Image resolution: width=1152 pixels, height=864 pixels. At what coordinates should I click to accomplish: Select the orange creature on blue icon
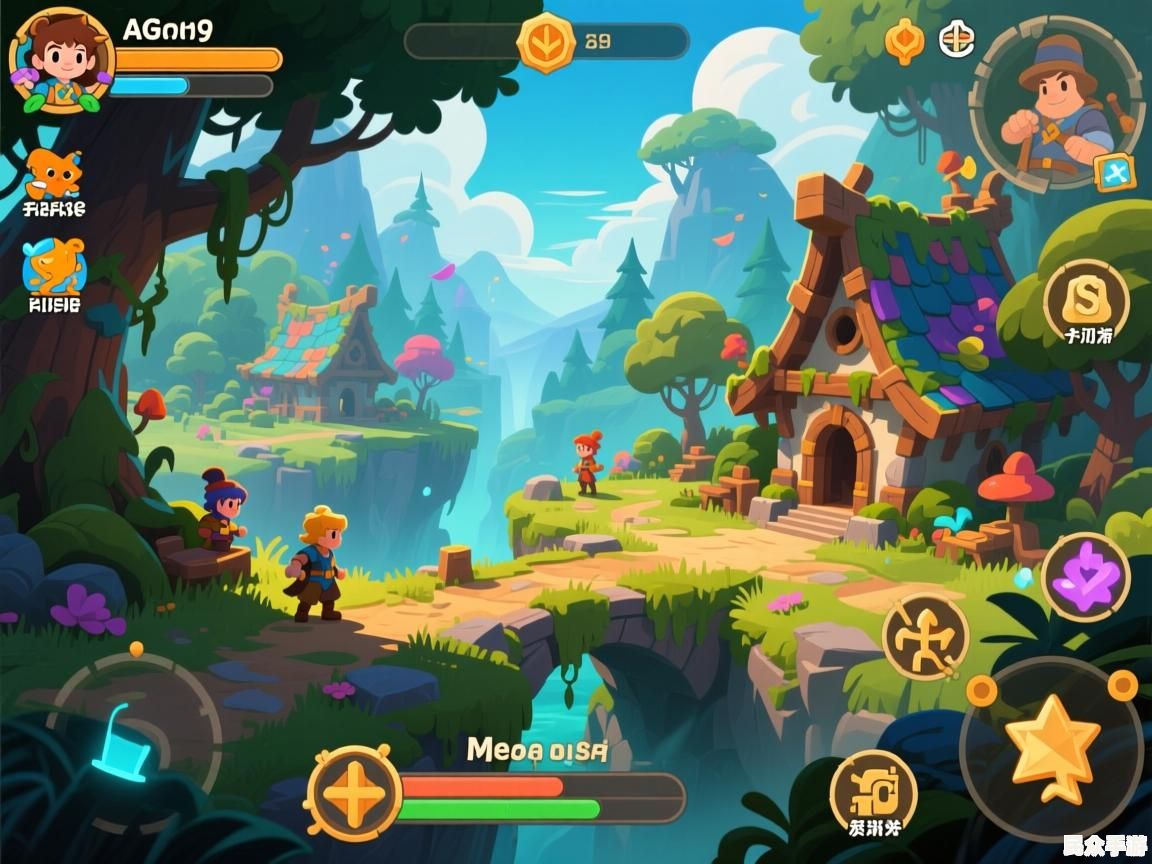pos(55,267)
